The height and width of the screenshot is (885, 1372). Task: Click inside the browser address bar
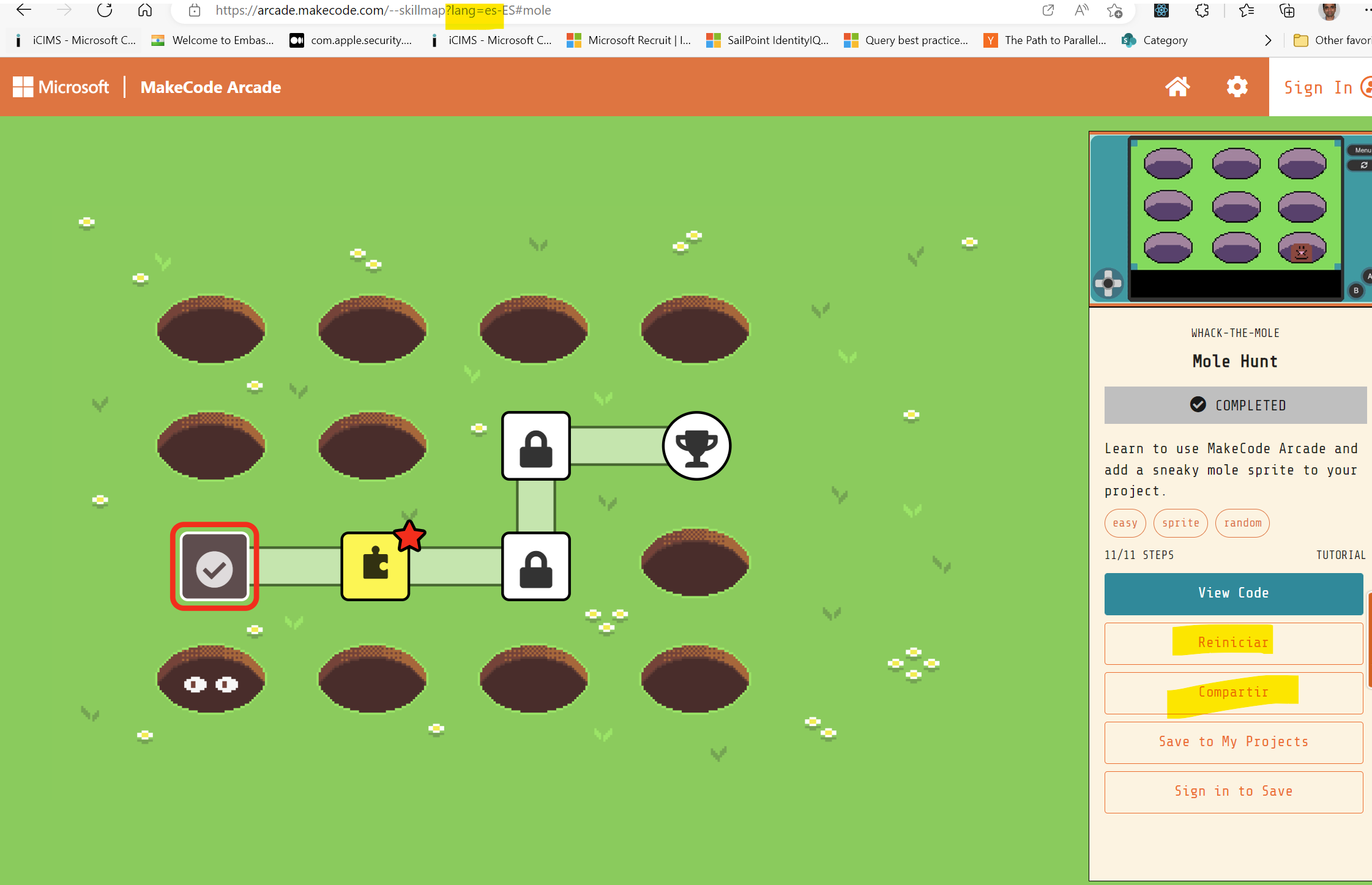(428, 10)
